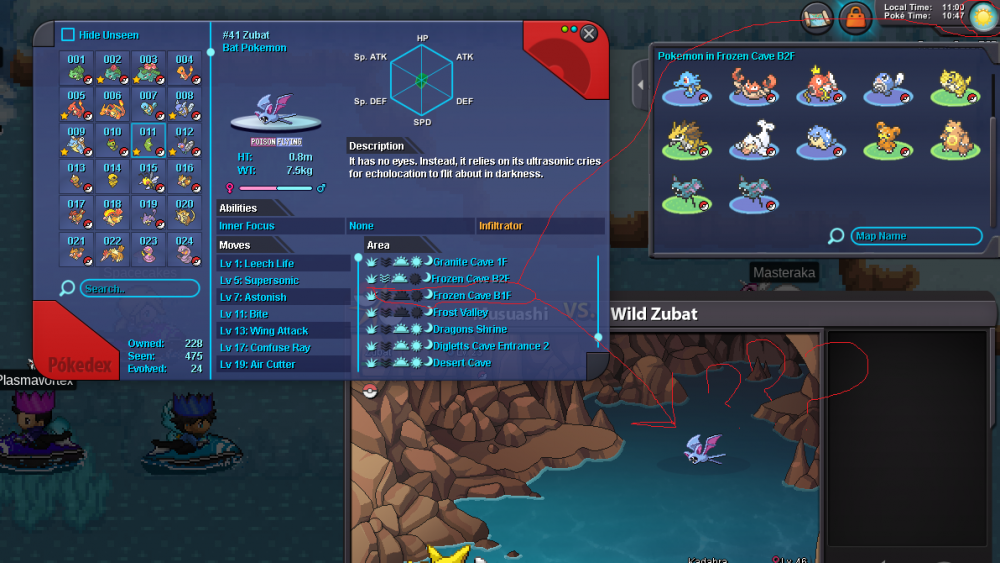Choose Frozen Cave B1F in the Area list

471,295
